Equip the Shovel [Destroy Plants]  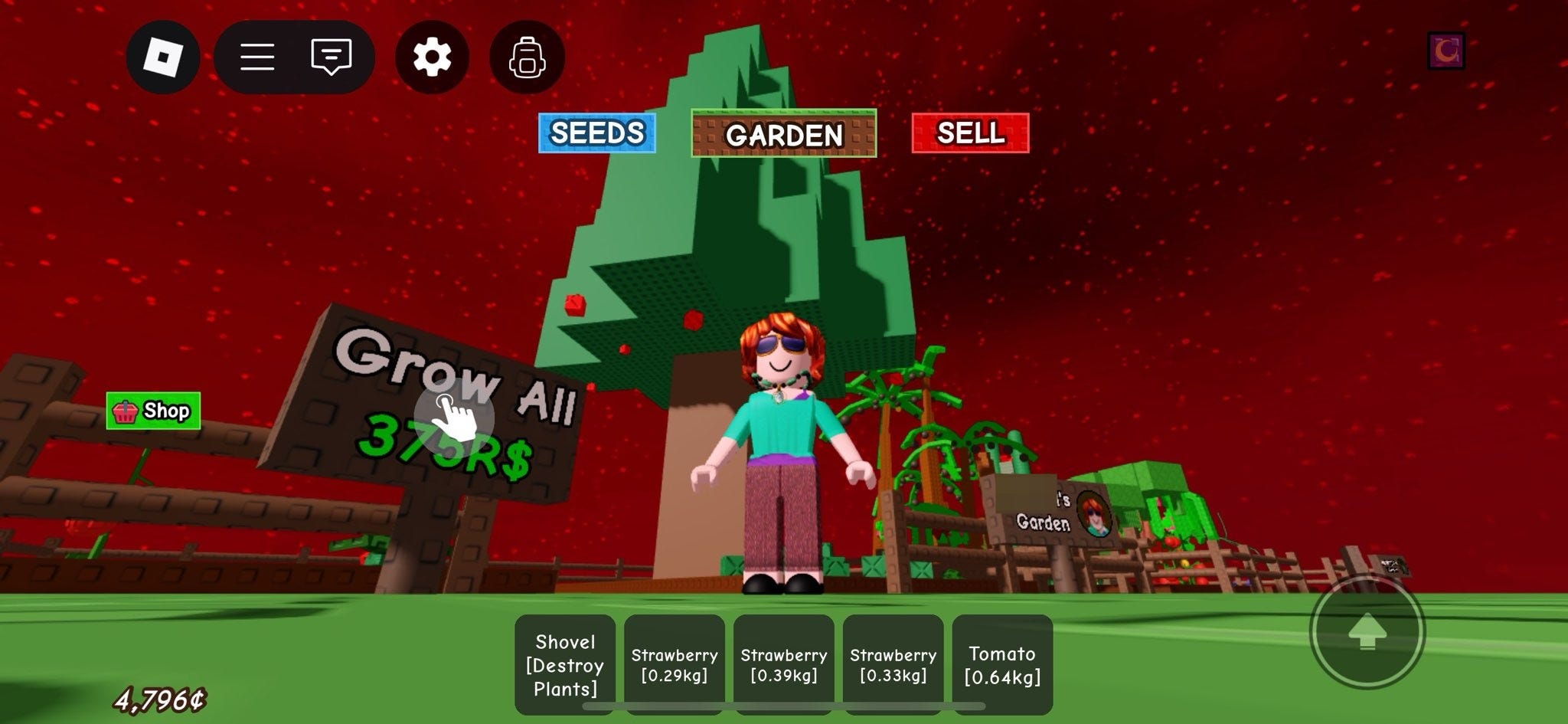click(x=564, y=662)
